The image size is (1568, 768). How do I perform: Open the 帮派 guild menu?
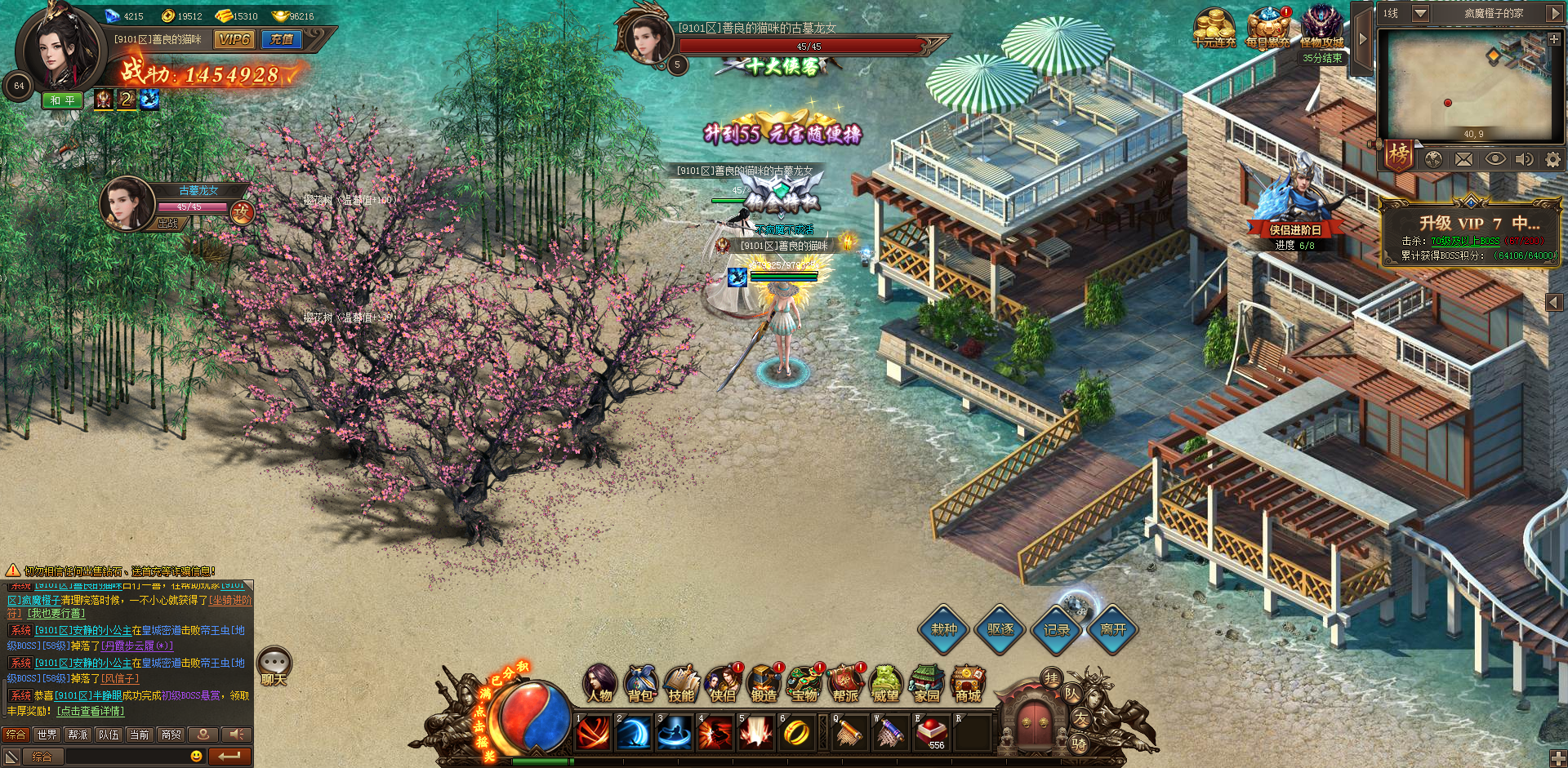845,684
